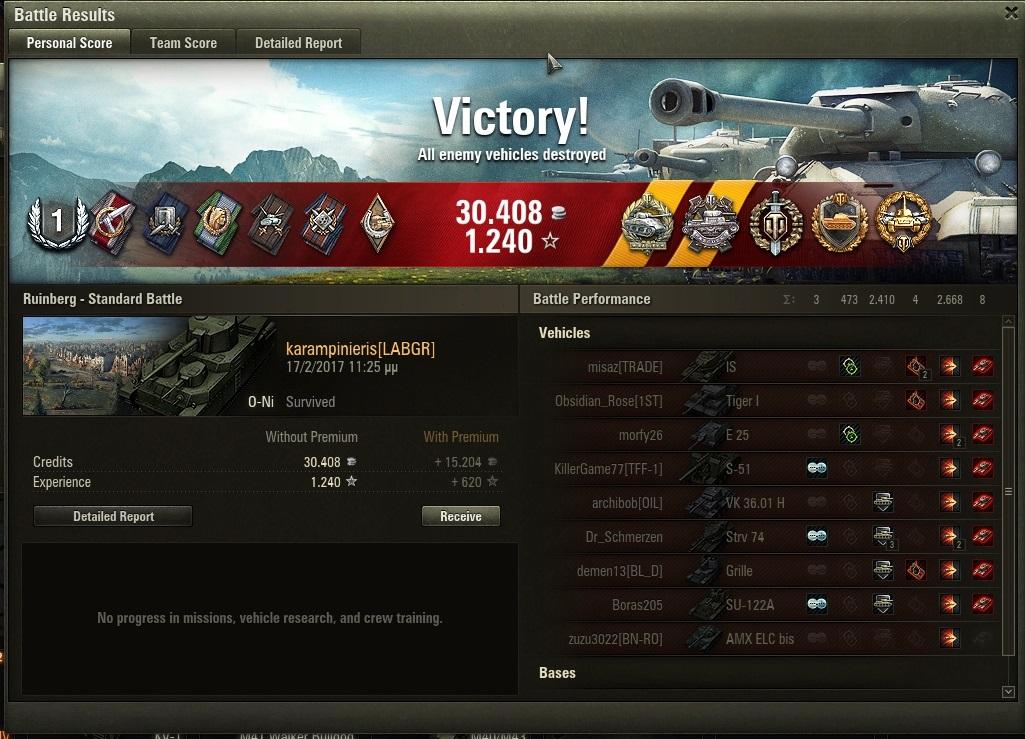Click the Detailed Report button under Experience
Viewport: 1025px width, 739px height.
pos(113,516)
